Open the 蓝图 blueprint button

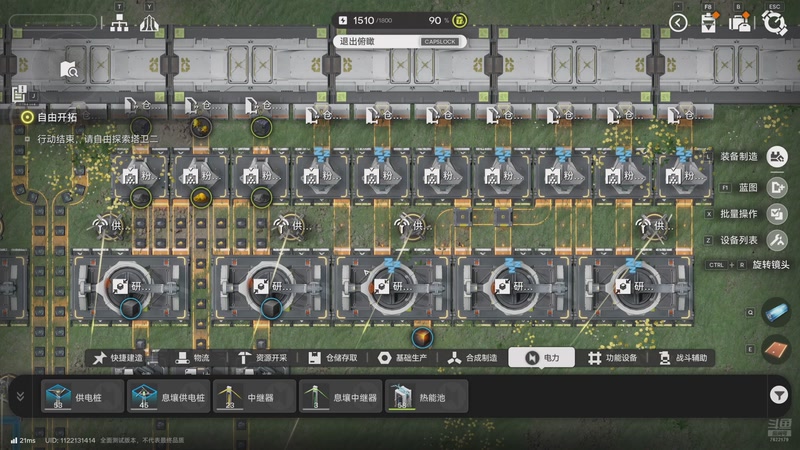coord(776,186)
